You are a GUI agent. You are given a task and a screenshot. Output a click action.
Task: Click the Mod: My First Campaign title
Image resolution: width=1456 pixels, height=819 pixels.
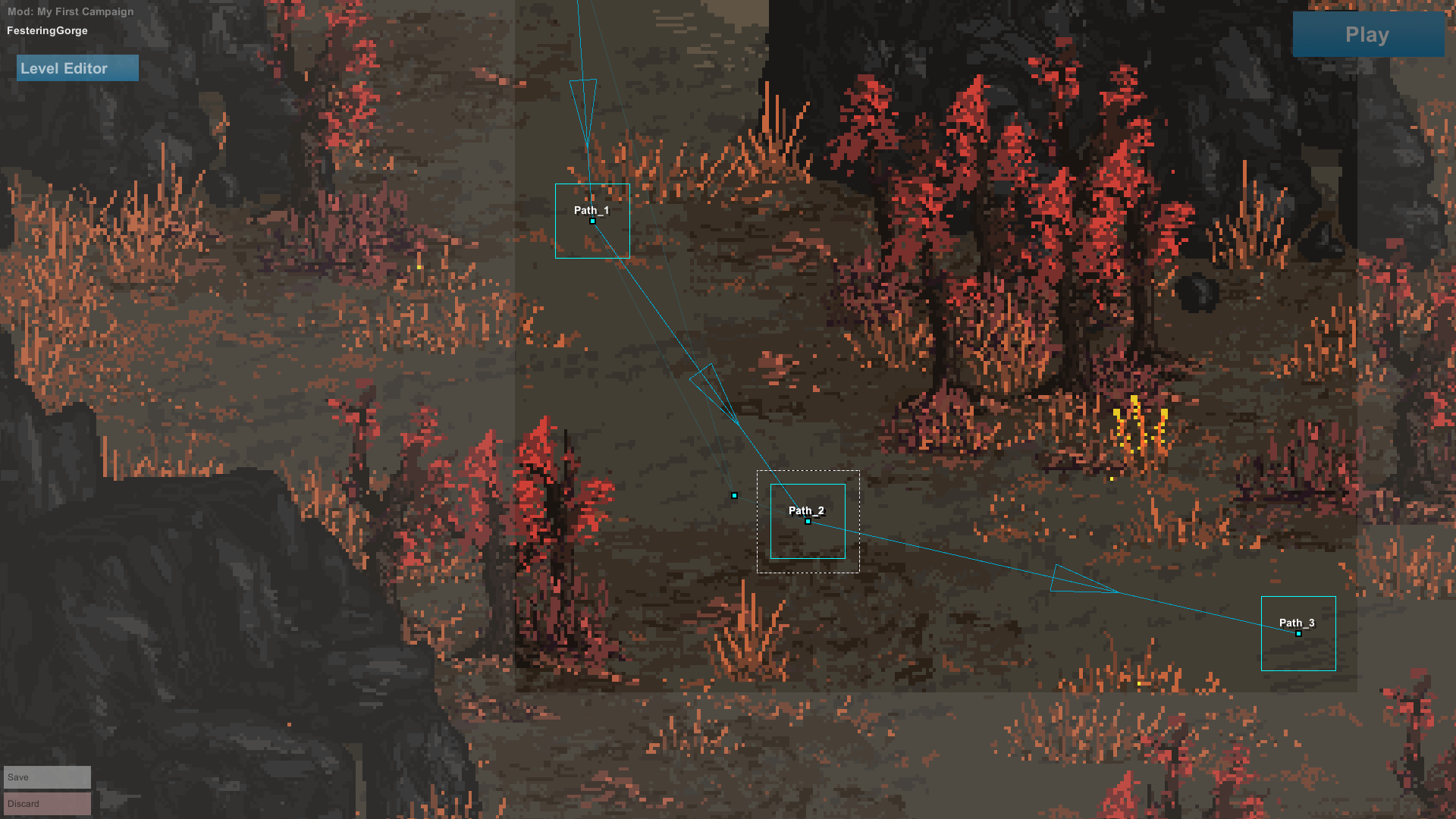coord(69,11)
